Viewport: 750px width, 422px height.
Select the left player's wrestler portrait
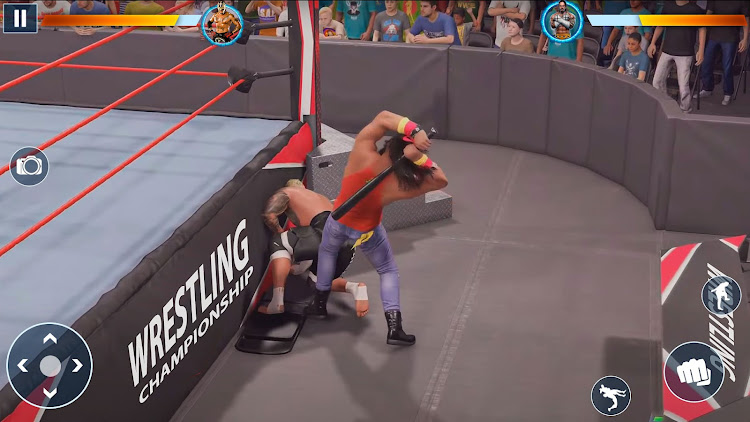[222, 22]
